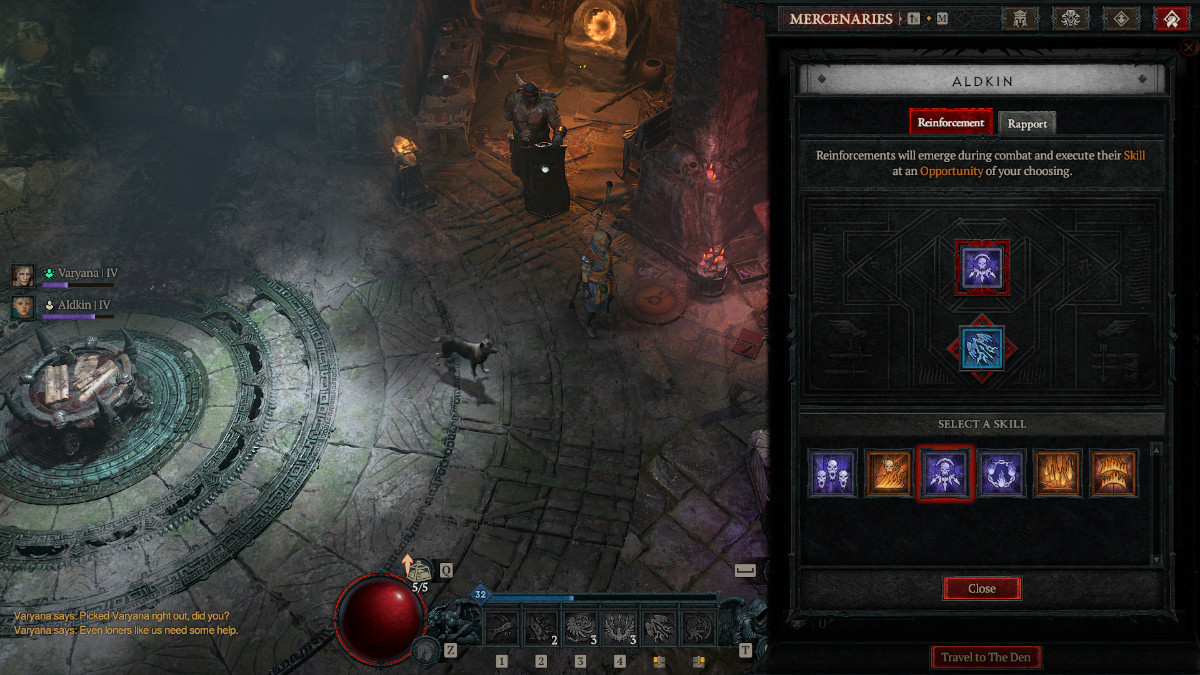1200x675 pixels.
Task: Select Aldkin's party portrait
Action: (23, 306)
